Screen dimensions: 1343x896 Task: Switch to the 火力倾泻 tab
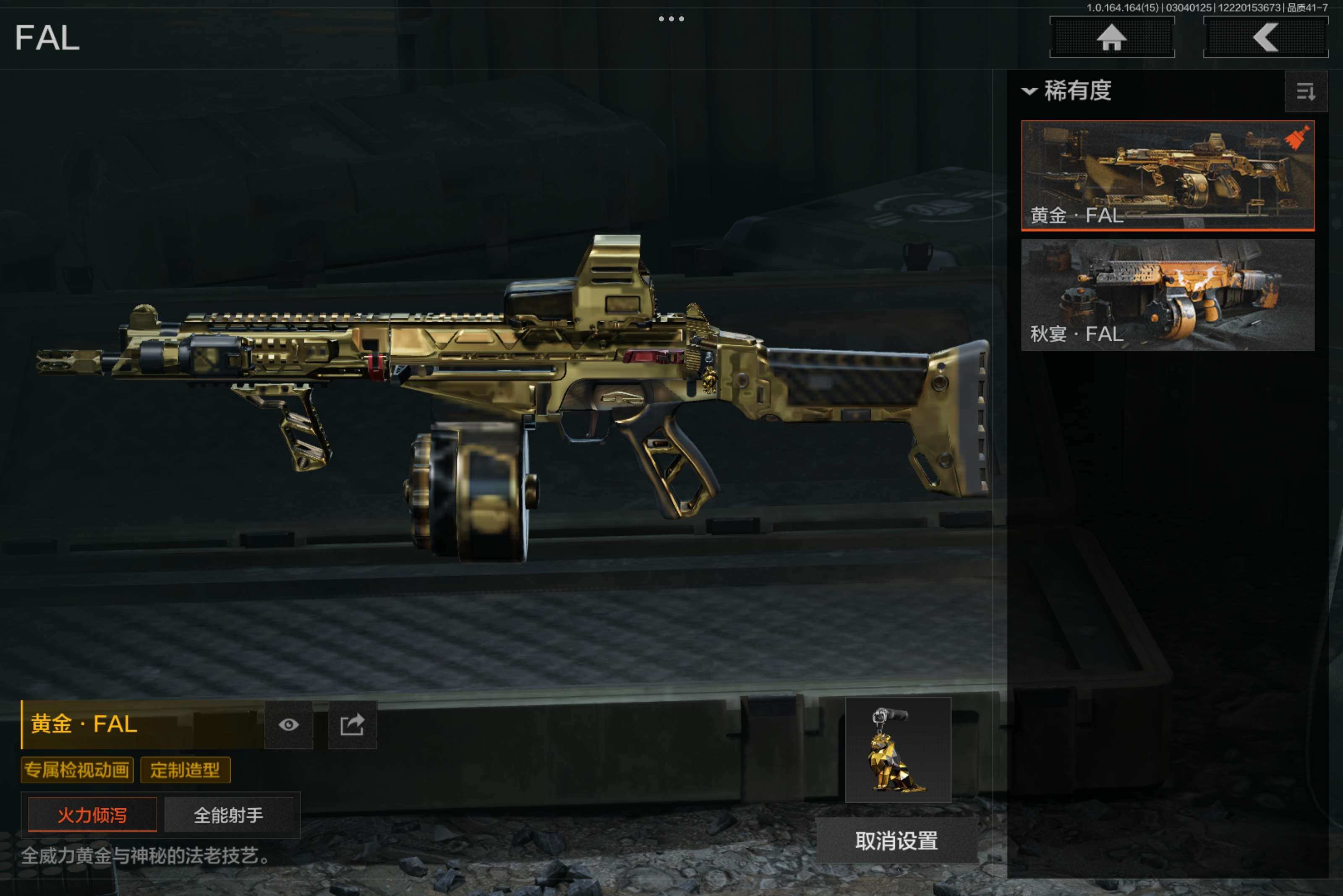tap(92, 815)
